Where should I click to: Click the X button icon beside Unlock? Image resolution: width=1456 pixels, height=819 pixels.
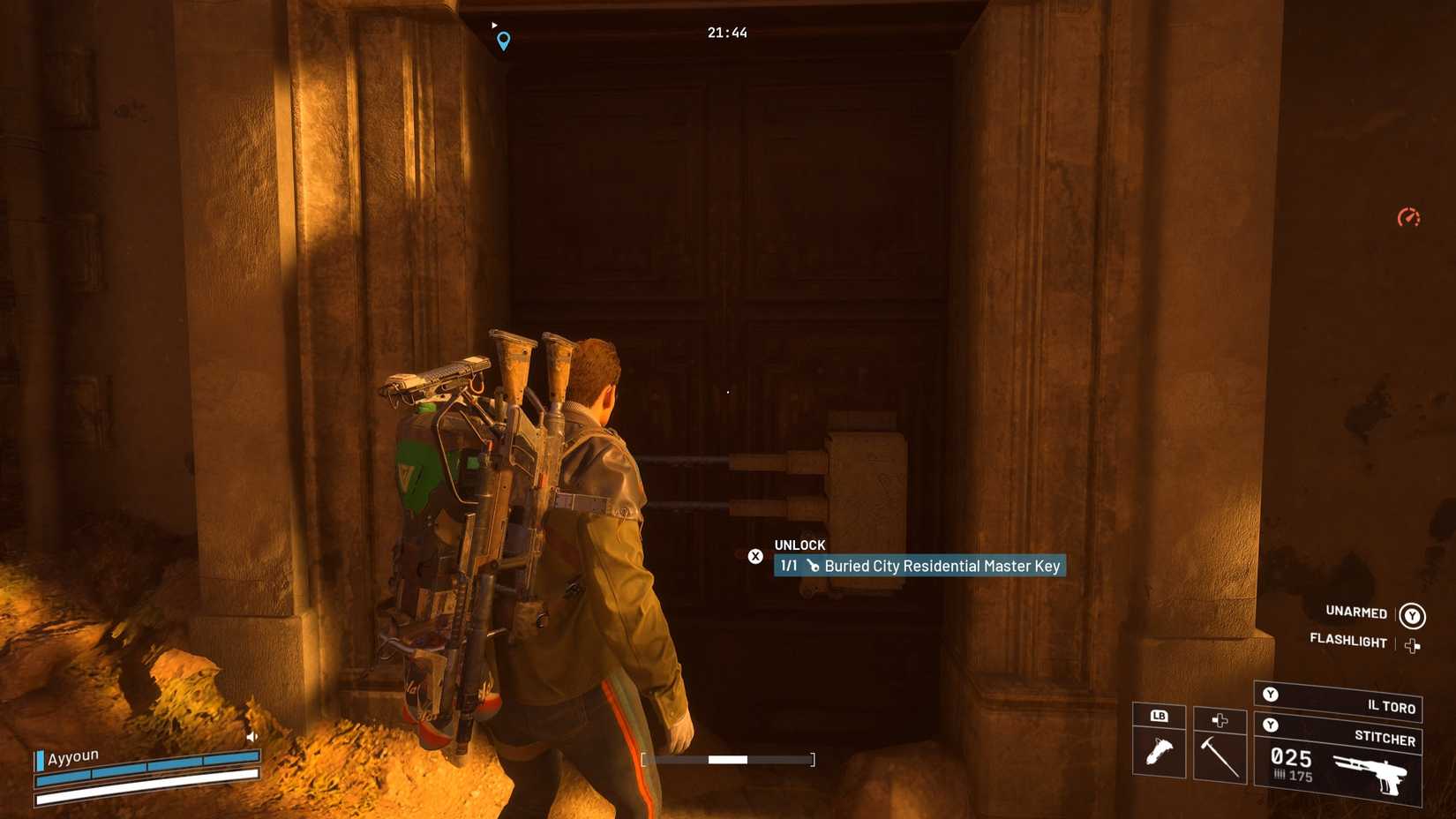point(755,556)
